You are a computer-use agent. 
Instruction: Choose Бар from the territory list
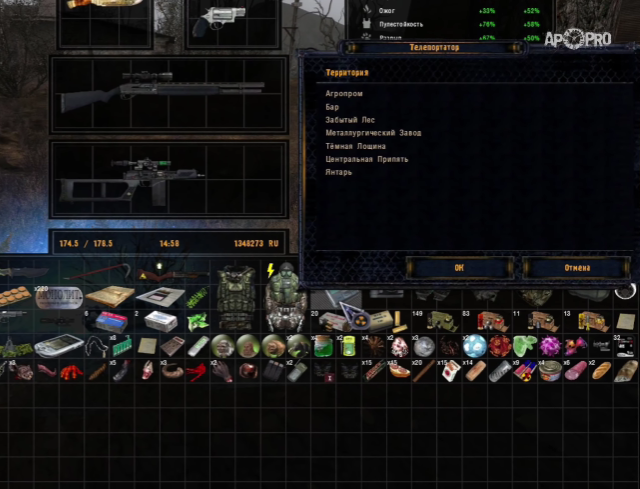(332, 105)
